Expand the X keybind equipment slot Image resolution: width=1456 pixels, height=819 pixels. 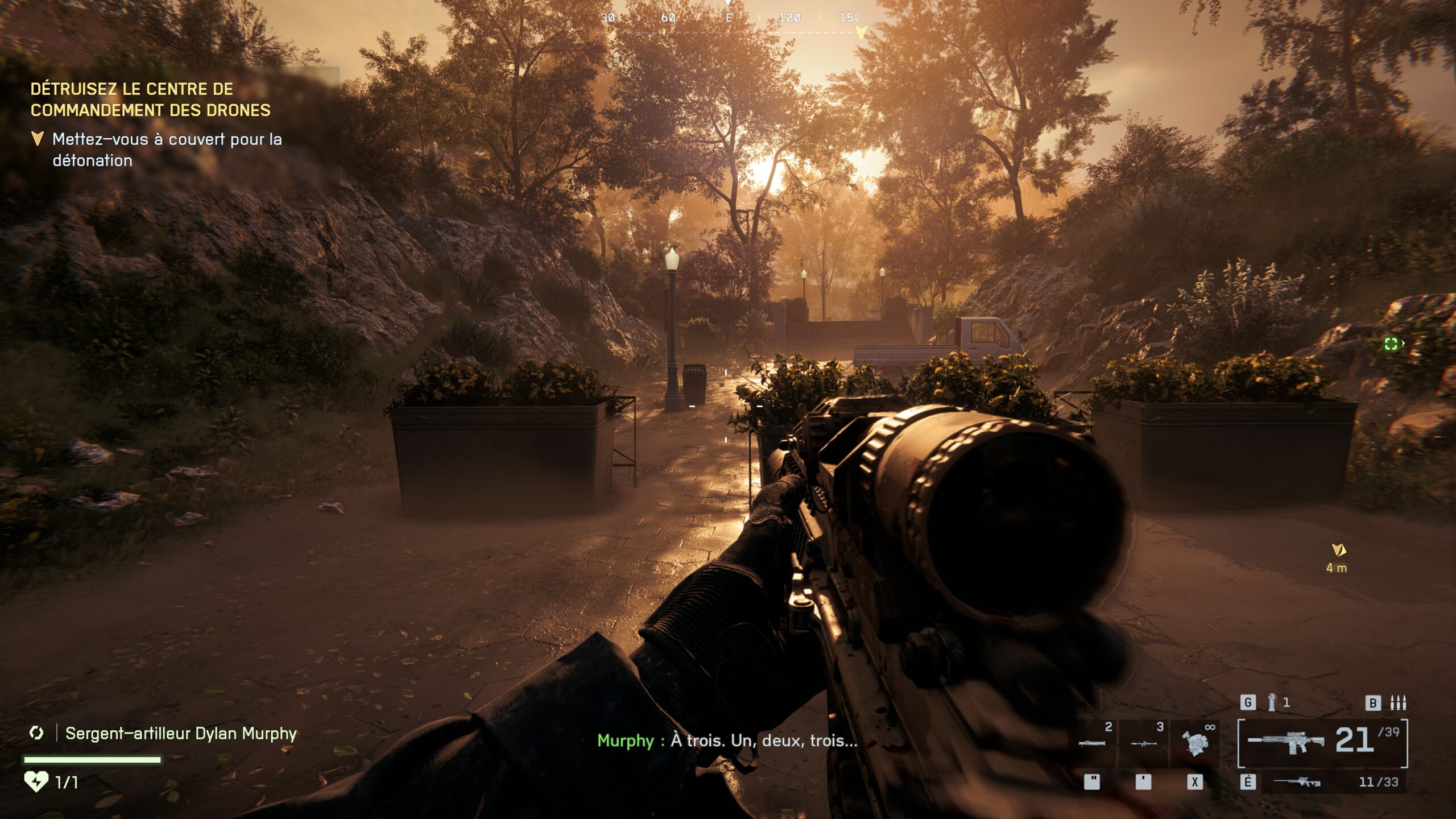coord(1195,783)
